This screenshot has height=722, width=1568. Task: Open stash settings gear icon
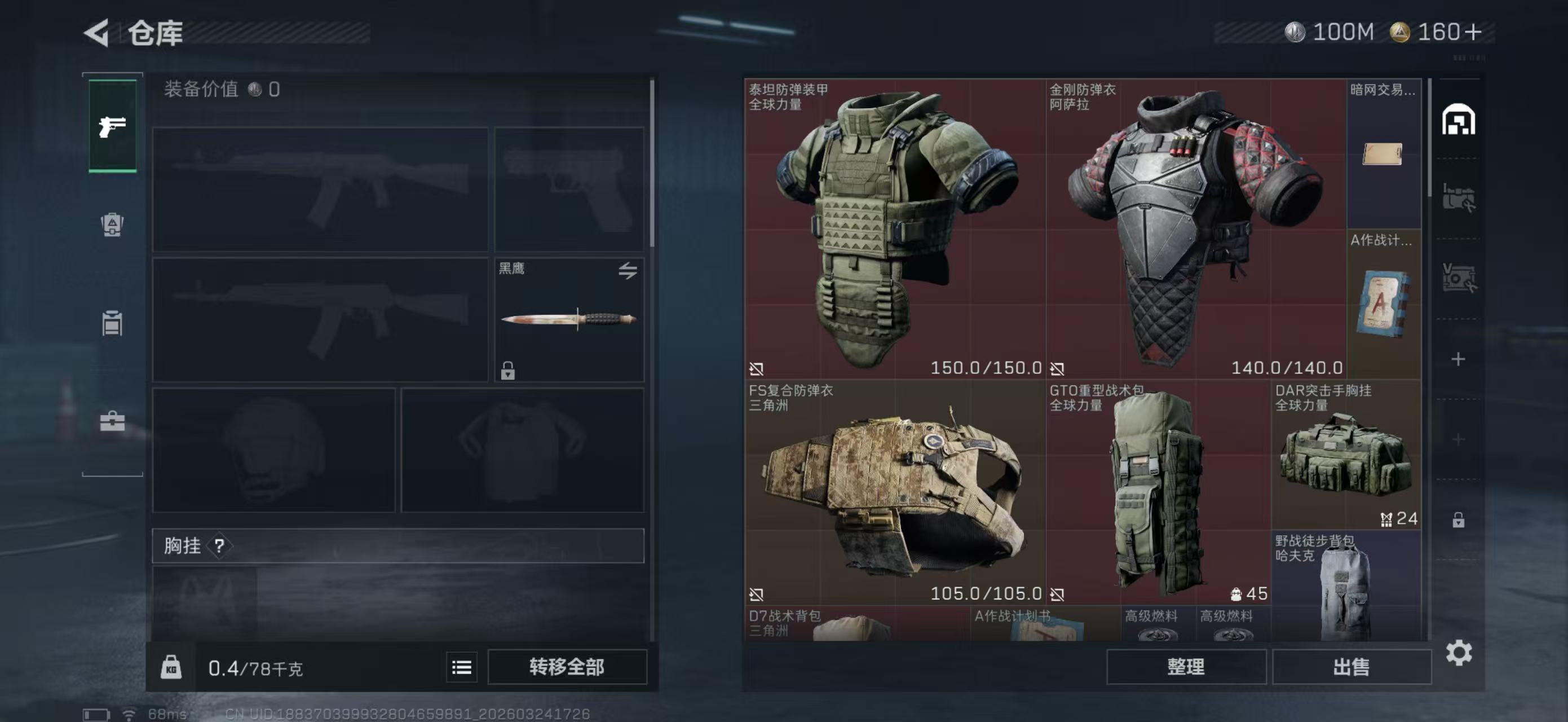pyautogui.click(x=1459, y=653)
